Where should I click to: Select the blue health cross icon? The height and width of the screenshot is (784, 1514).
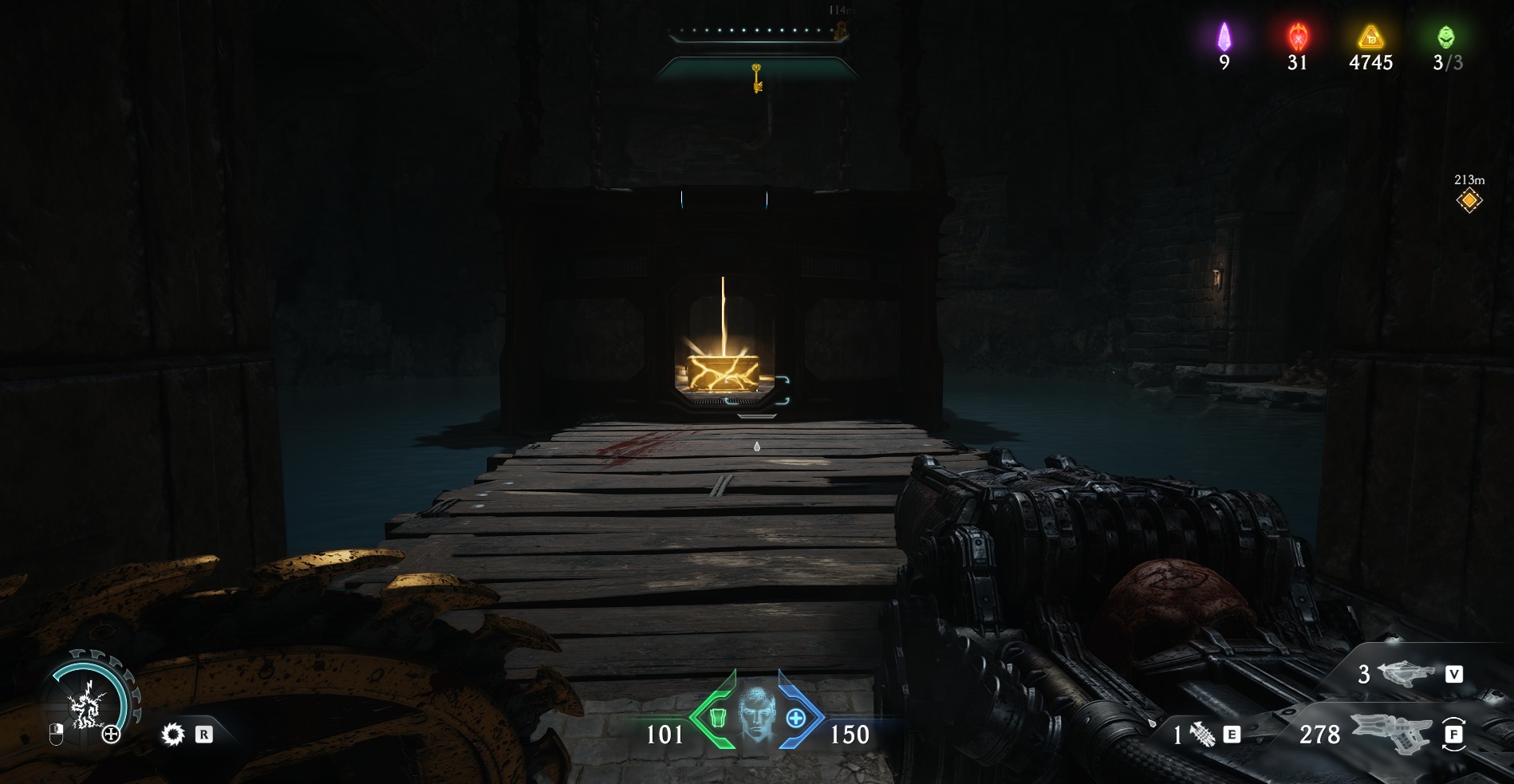tap(795, 719)
